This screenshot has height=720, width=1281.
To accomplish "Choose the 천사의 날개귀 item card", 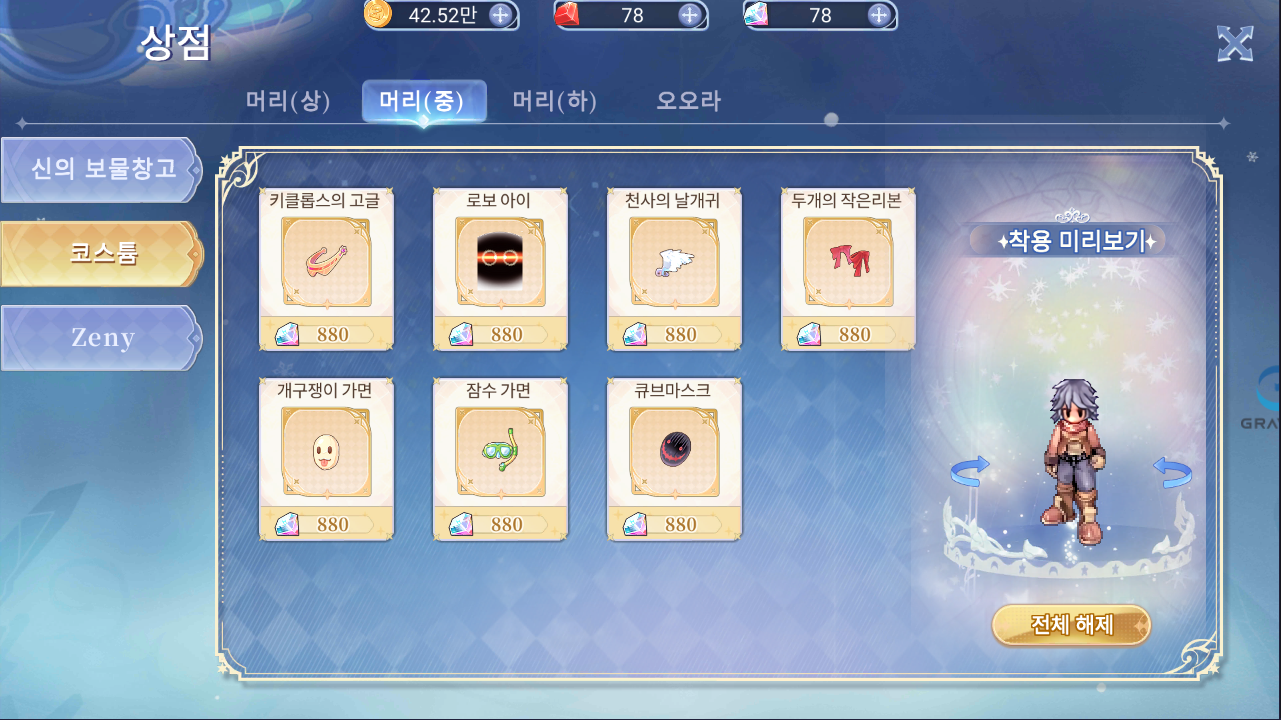I will (x=674, y=268).
